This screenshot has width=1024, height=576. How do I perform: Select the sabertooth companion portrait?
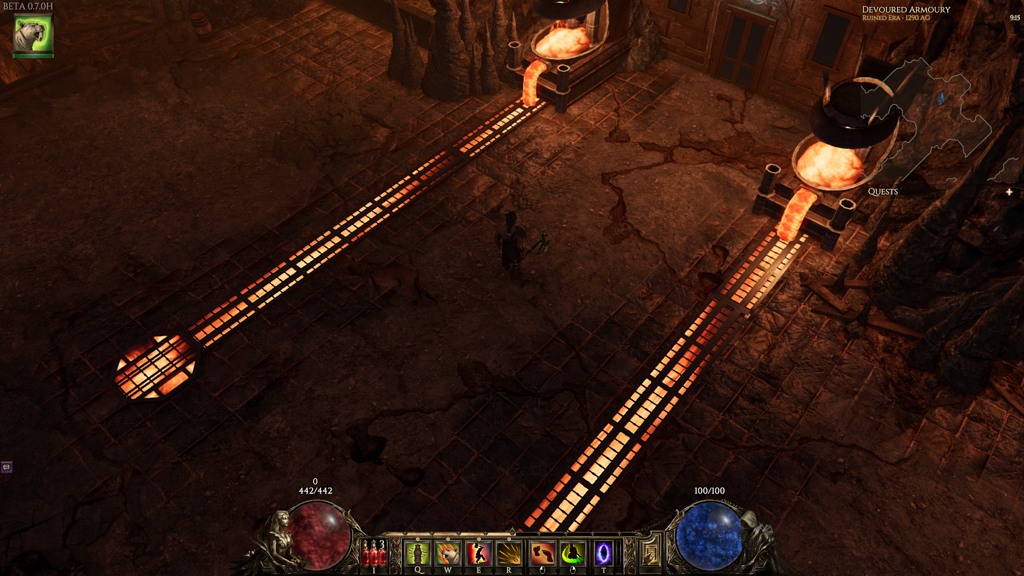click(x=32, y=35)
